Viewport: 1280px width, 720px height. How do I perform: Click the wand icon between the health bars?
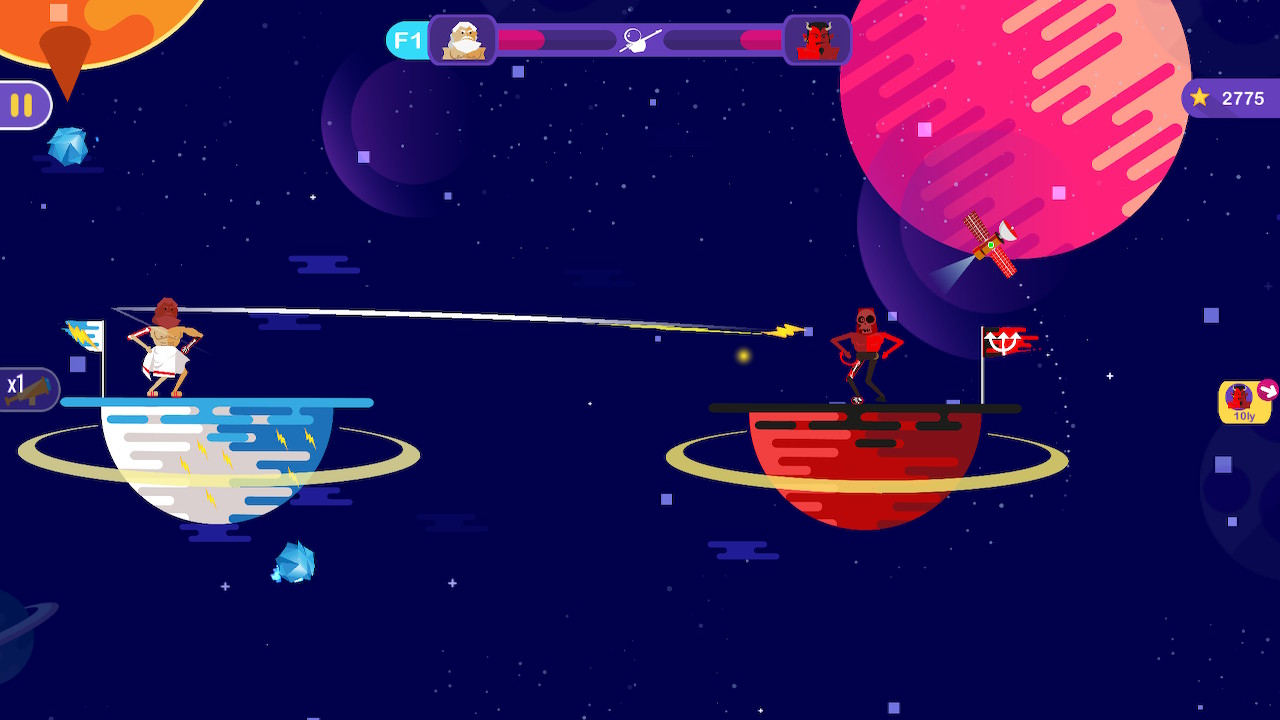coord(640,38)
